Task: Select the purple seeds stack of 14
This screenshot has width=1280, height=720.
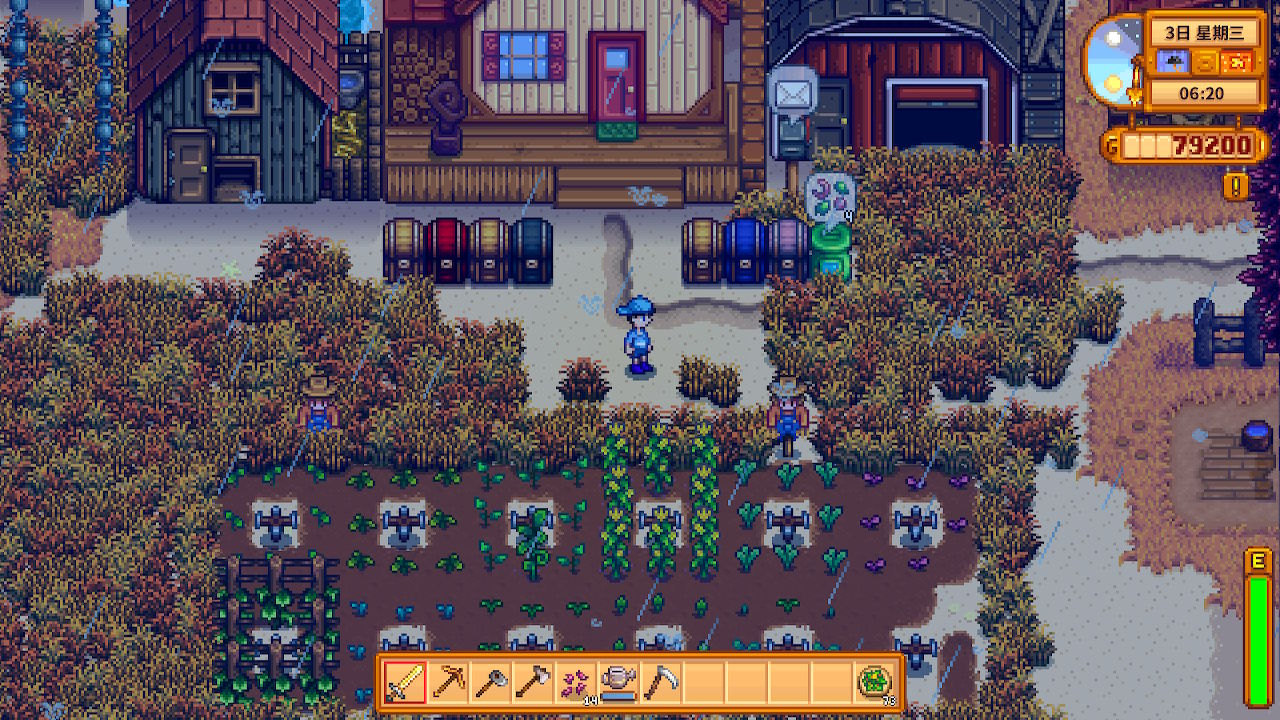Action: point(575,682)
